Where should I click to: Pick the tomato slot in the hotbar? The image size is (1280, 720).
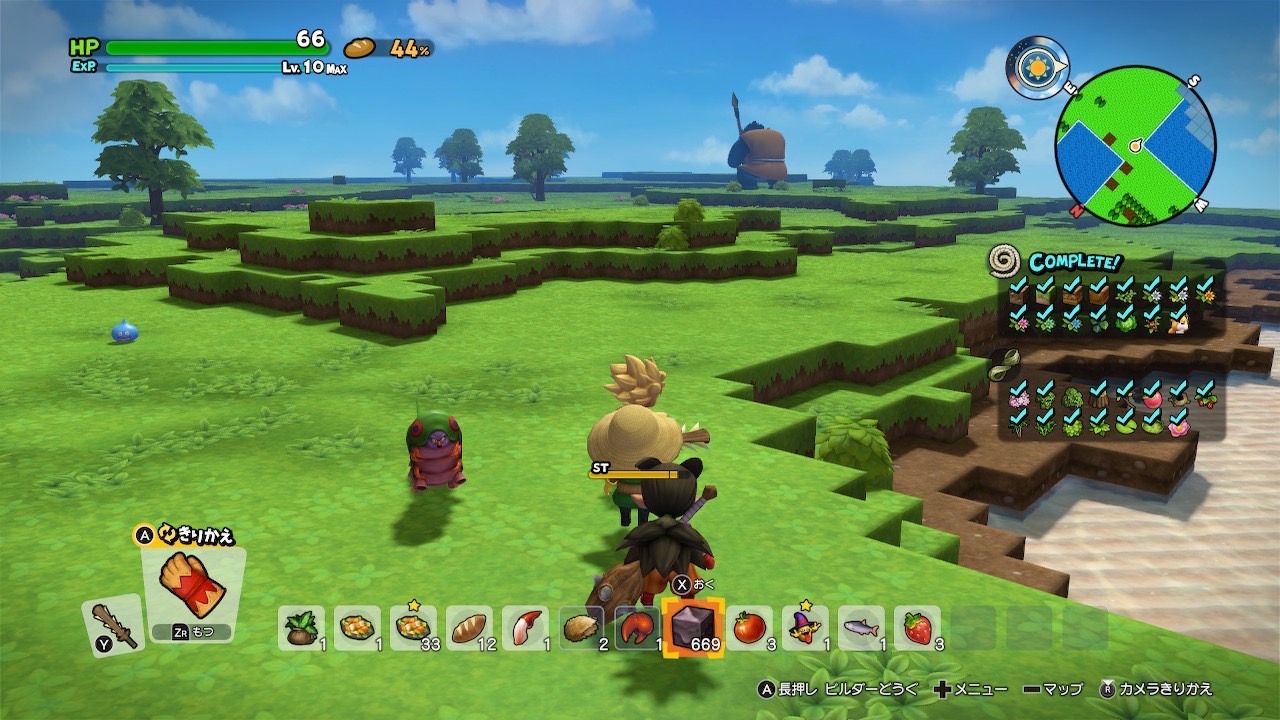749,628
